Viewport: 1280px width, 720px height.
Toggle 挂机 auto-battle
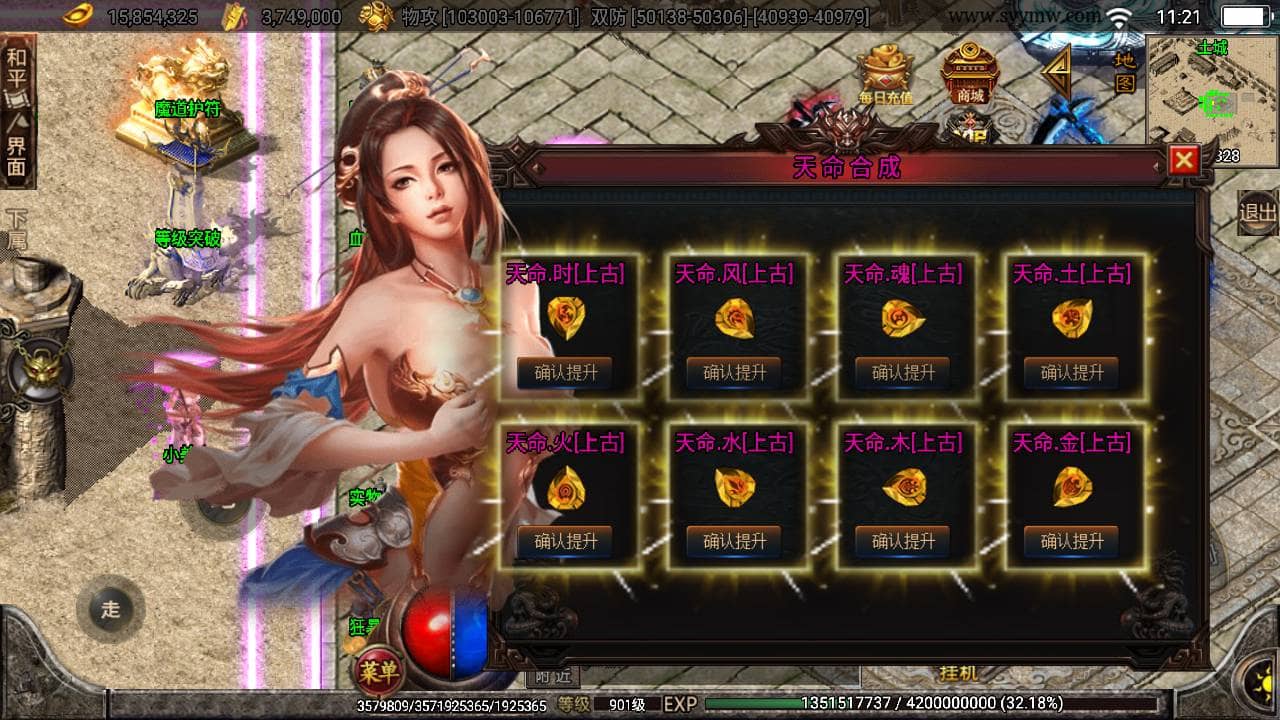(x=958, y=673)
